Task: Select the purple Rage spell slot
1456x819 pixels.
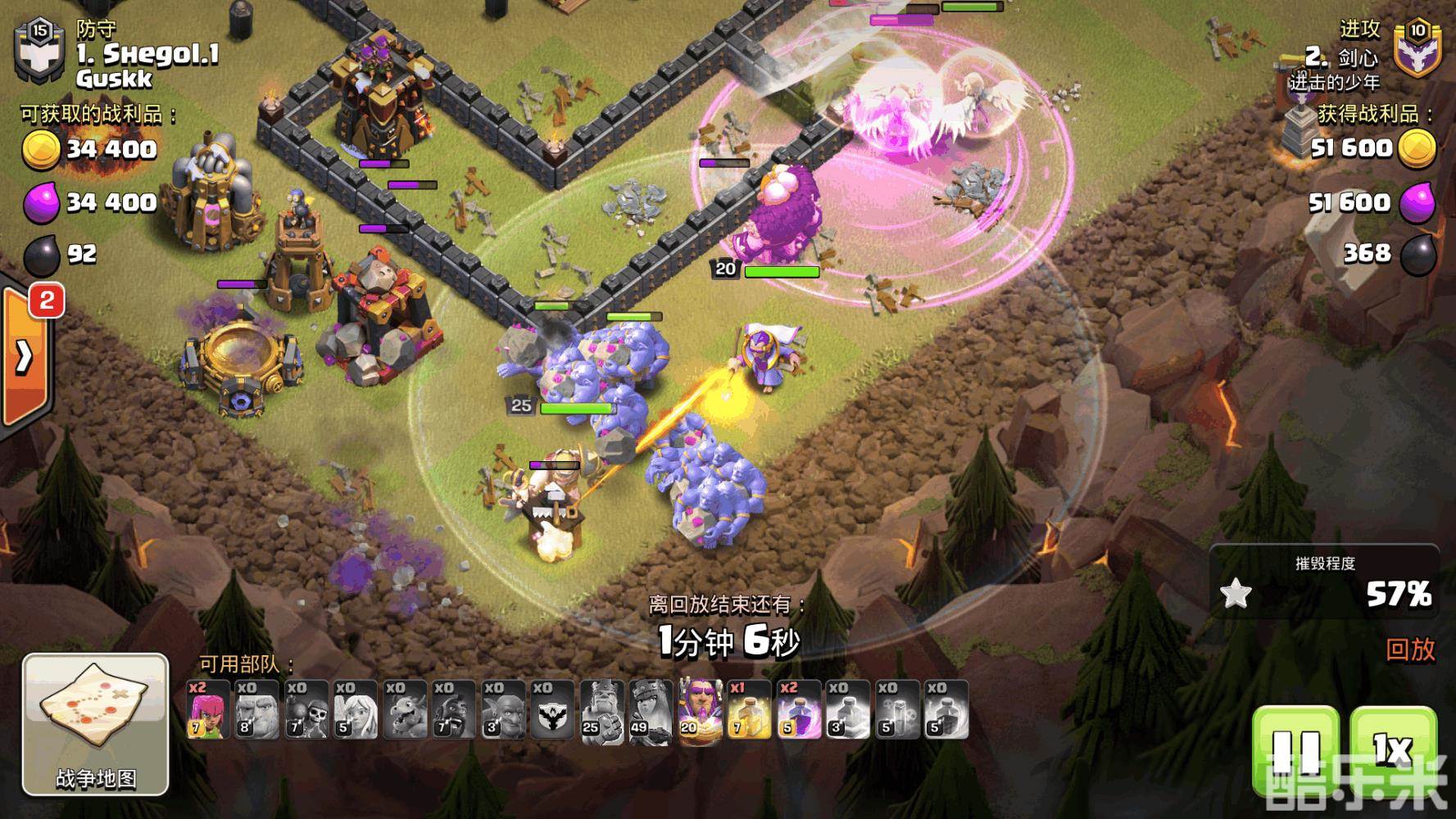Action: 798,710
